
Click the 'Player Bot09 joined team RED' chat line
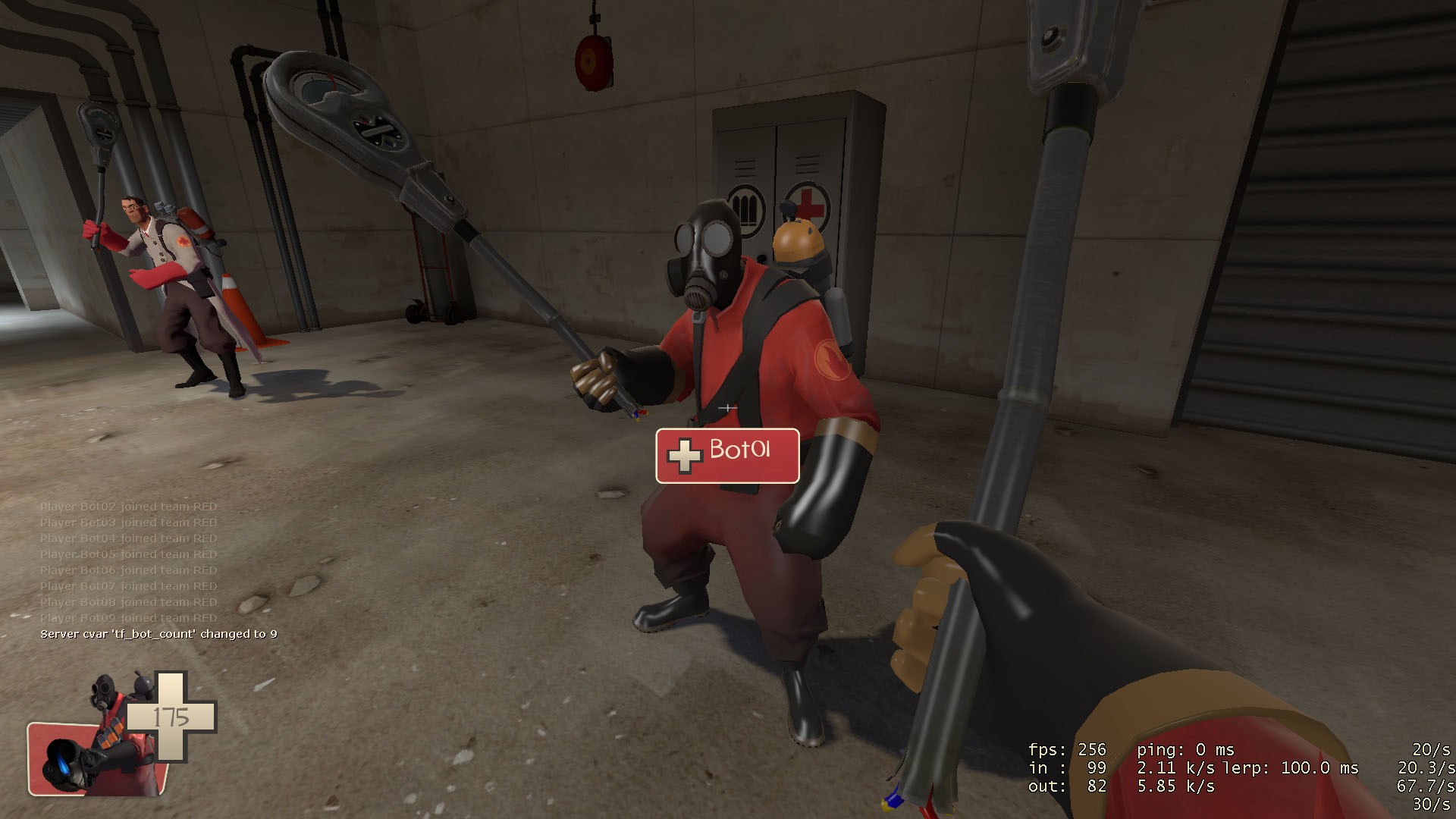[x=129, y=618]
